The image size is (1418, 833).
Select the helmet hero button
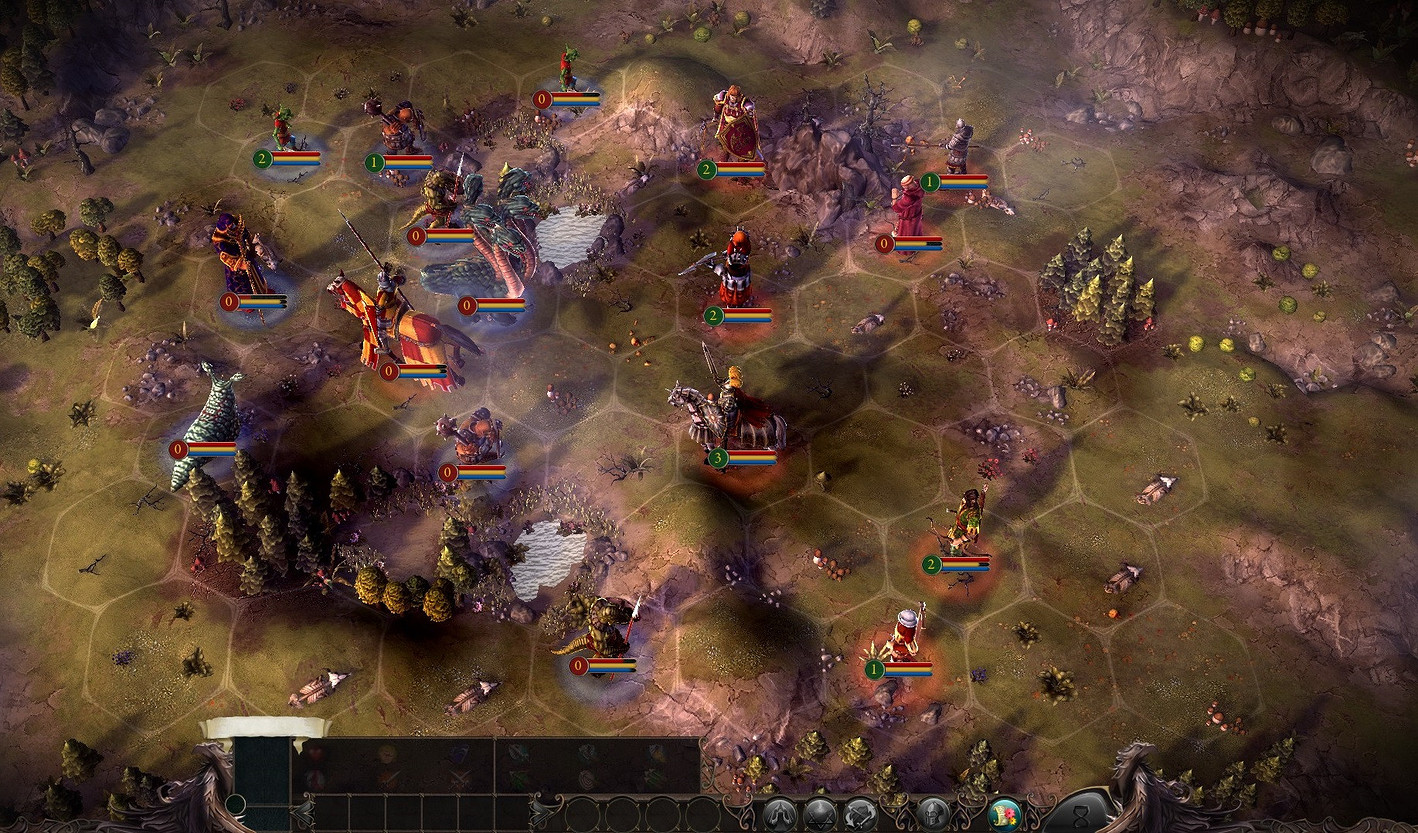point(934,814)
